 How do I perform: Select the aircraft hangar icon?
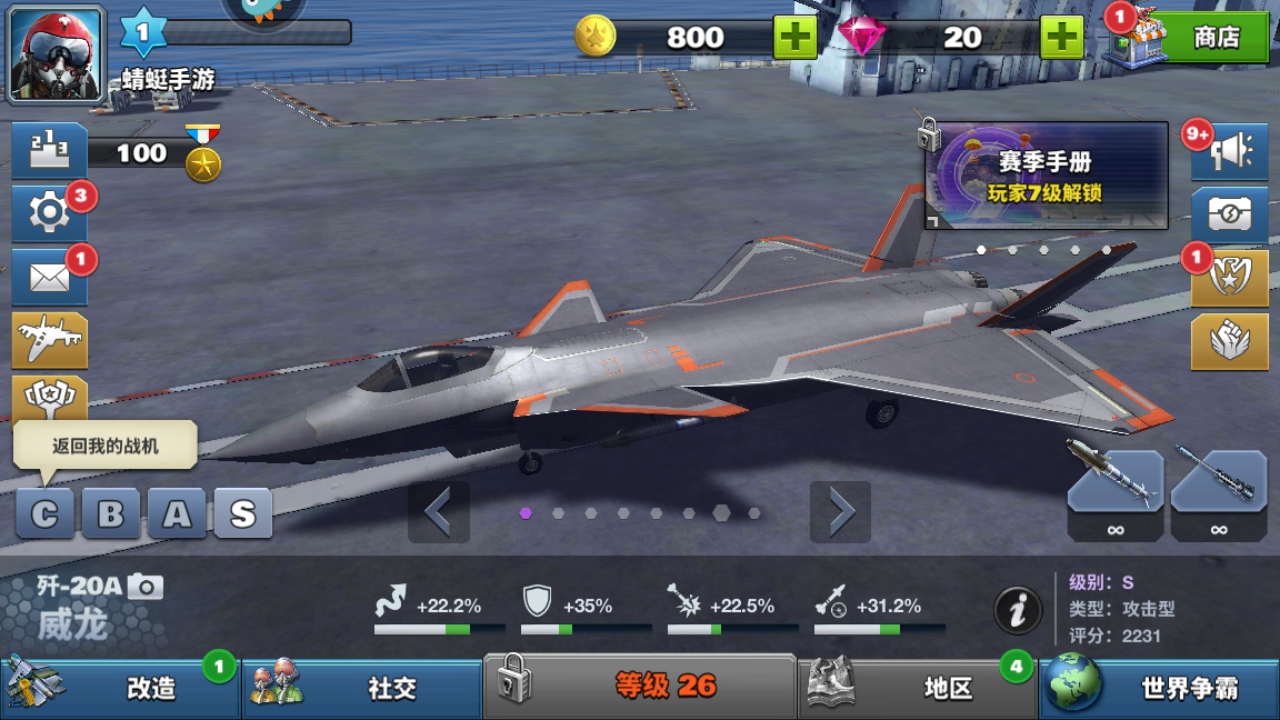click(50, 340)
